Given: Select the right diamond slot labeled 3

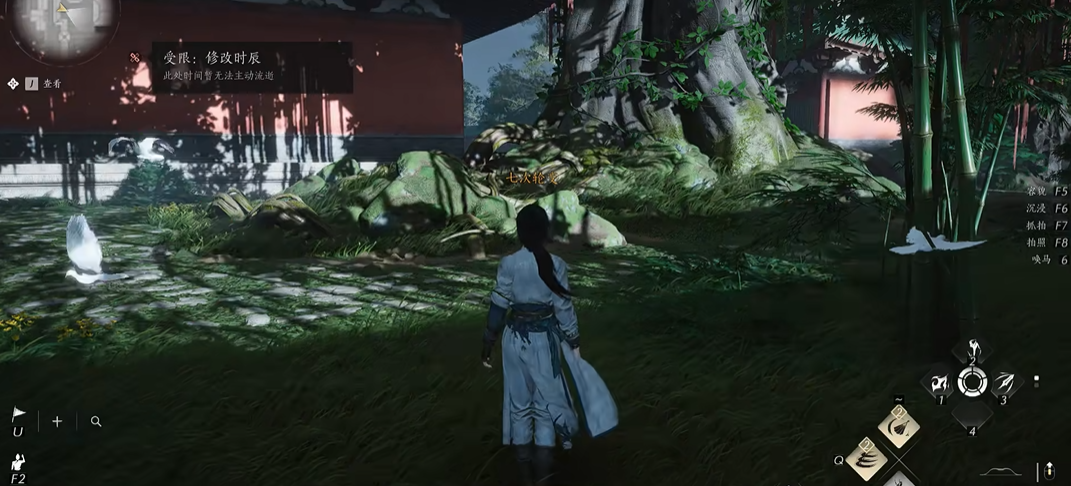Looking at the screenshot, I should [1003, 383].
